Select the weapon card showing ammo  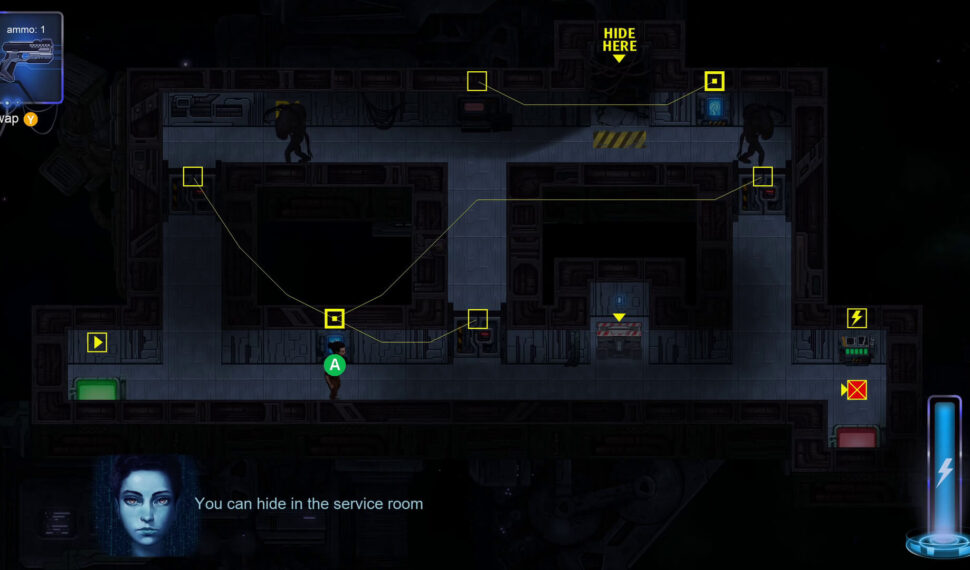pyautogui.click(x=30, y=57)
